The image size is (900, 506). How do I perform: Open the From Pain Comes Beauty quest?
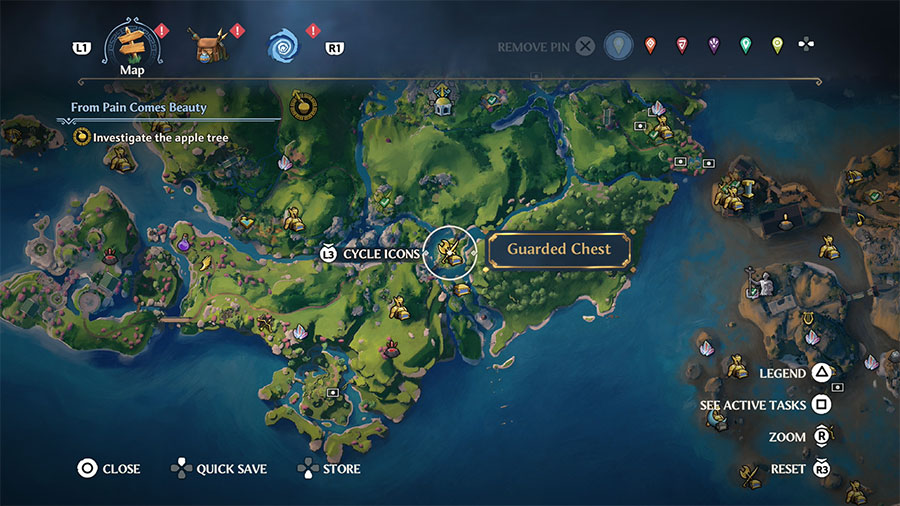point(139,107)
